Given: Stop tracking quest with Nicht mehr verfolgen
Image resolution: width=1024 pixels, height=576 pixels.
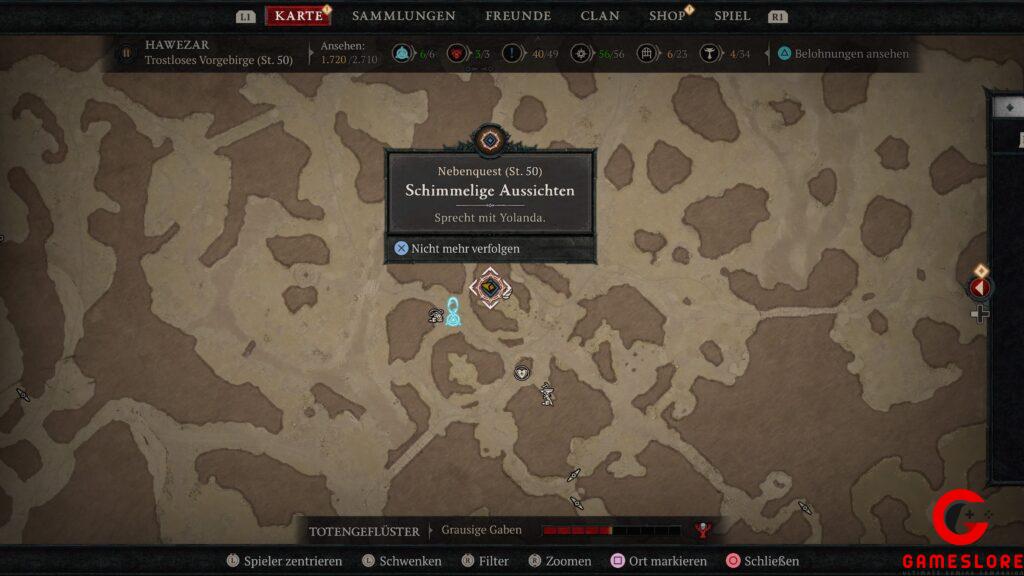Looking at the screenshot, I should click(x=457, y=248).
